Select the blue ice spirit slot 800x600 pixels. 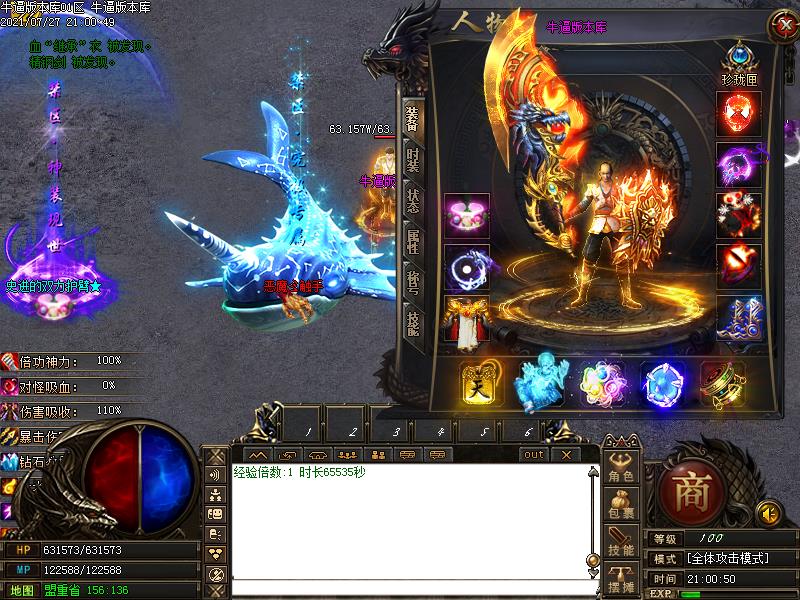coord(540,383)
